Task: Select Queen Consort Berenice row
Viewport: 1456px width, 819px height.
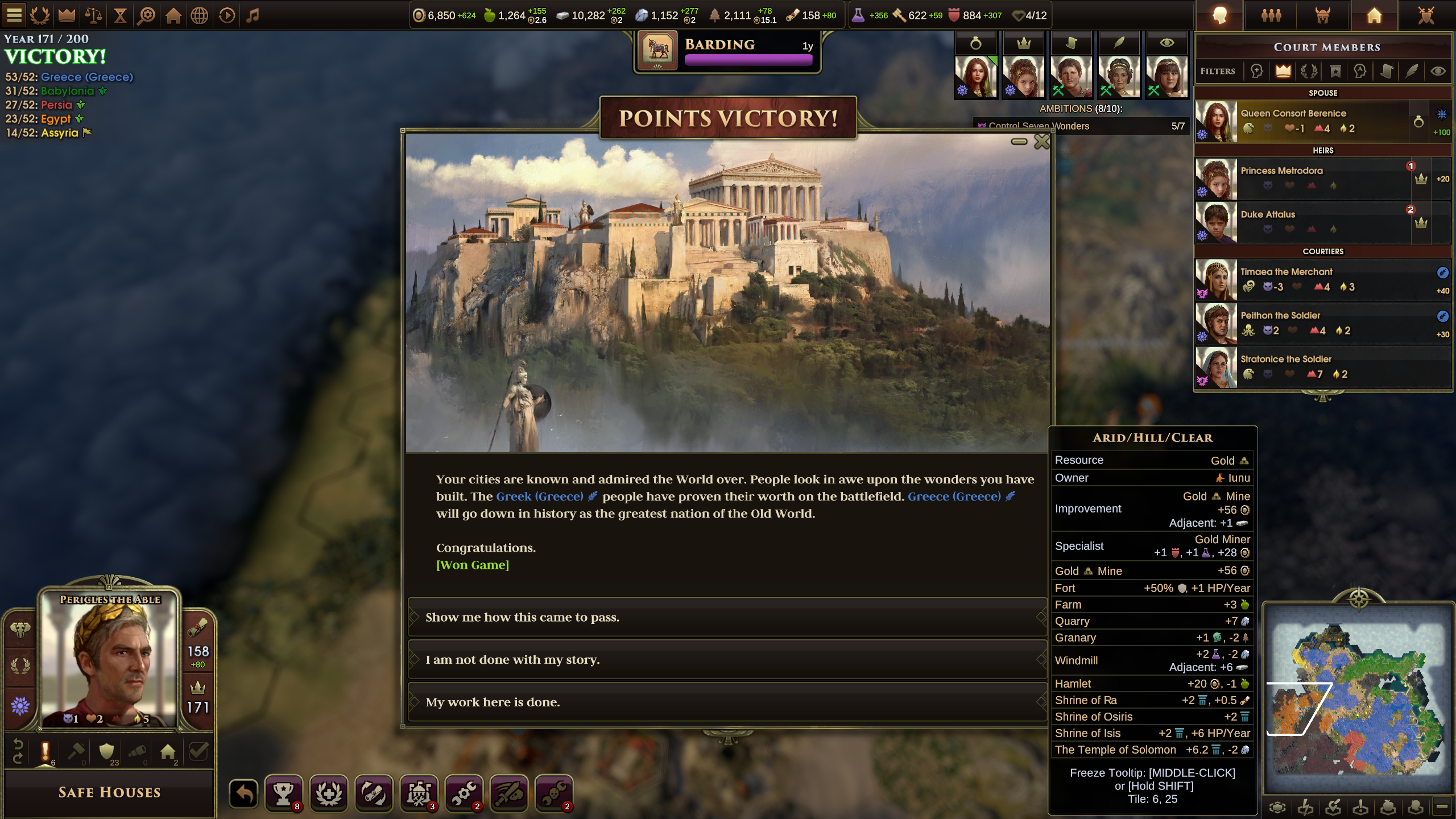Action: 1302,121
